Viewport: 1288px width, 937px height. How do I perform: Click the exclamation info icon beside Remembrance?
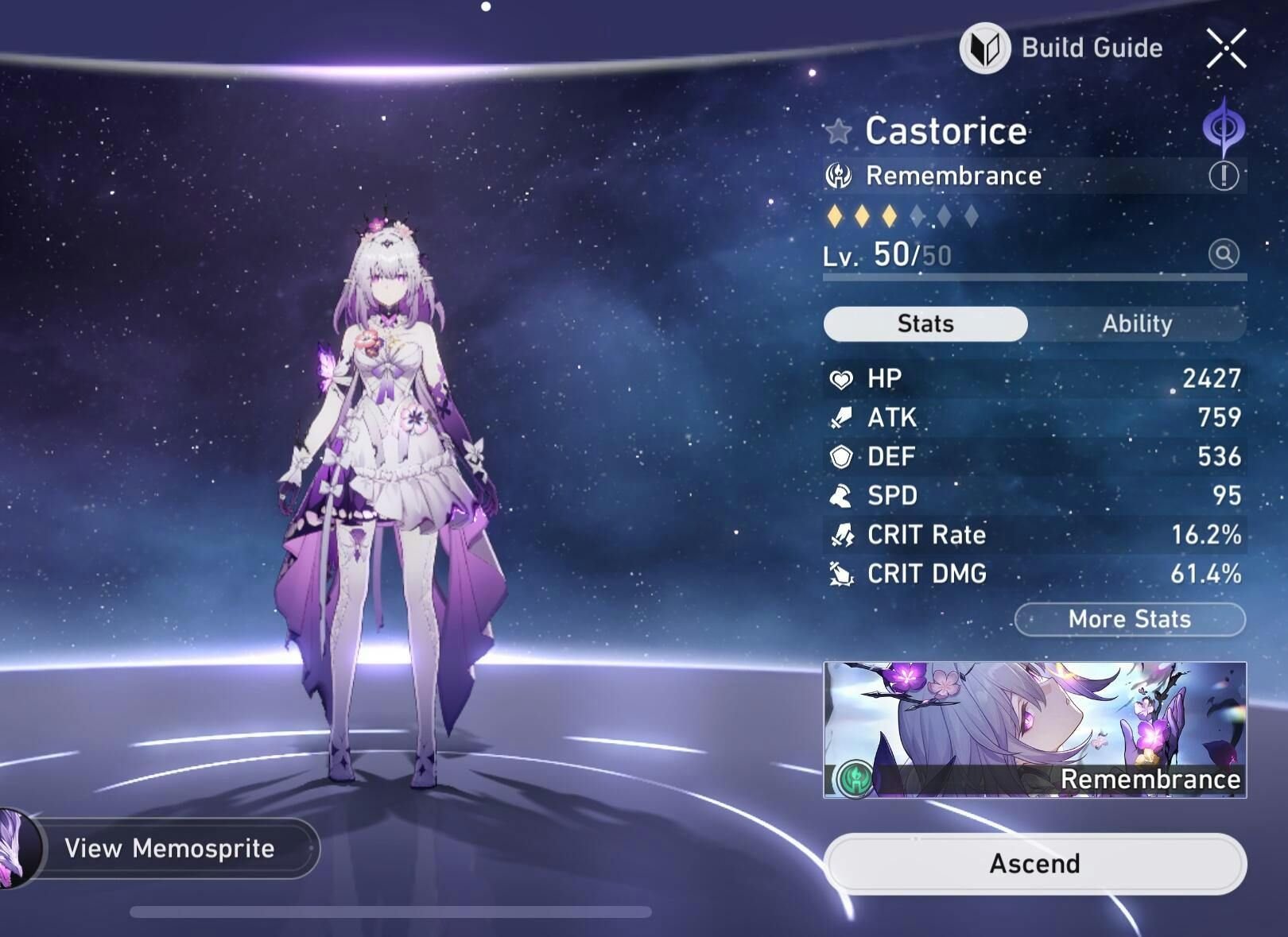coord(1224,176)
